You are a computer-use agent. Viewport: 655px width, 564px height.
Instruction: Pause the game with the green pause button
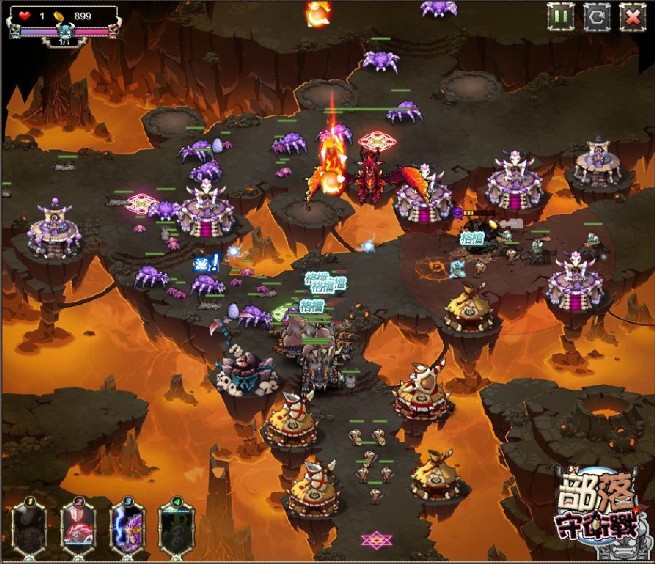click(560, 16)
